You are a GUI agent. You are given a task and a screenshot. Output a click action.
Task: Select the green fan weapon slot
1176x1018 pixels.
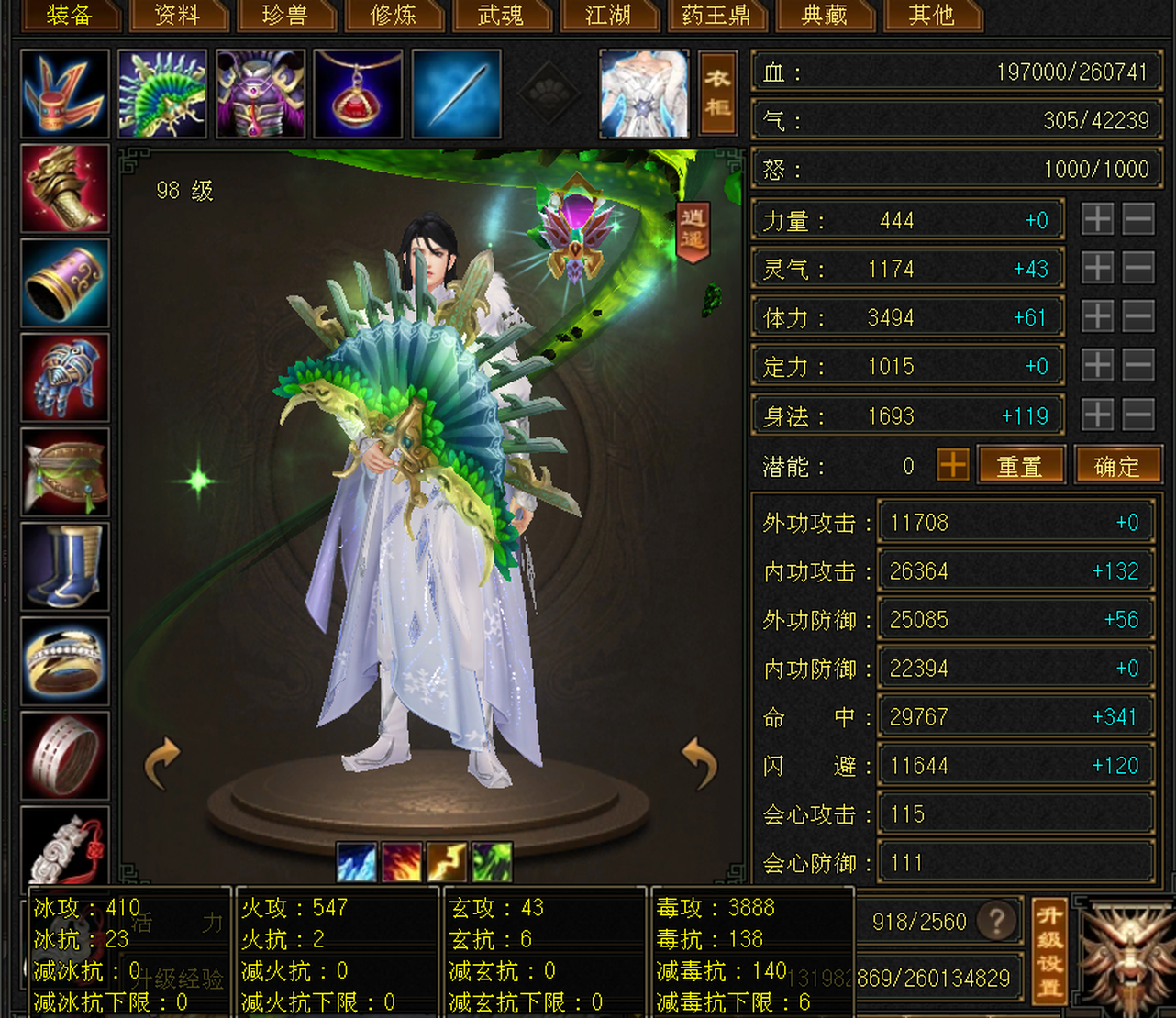point(162,94)
